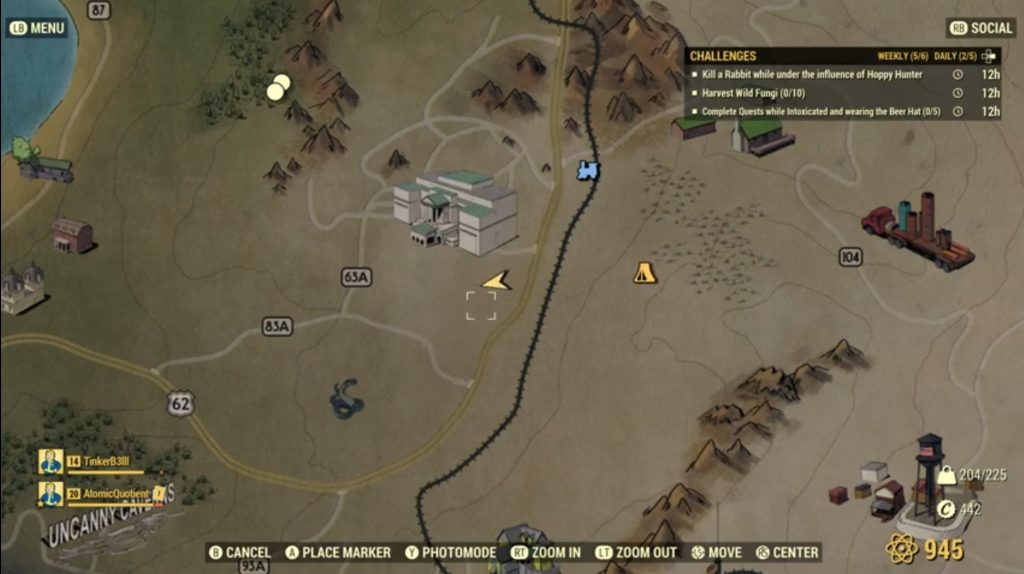This screenshot has width=1024, height=574.
Task: Select teammate AtomicQuotient in the team list
Action: 105,493
